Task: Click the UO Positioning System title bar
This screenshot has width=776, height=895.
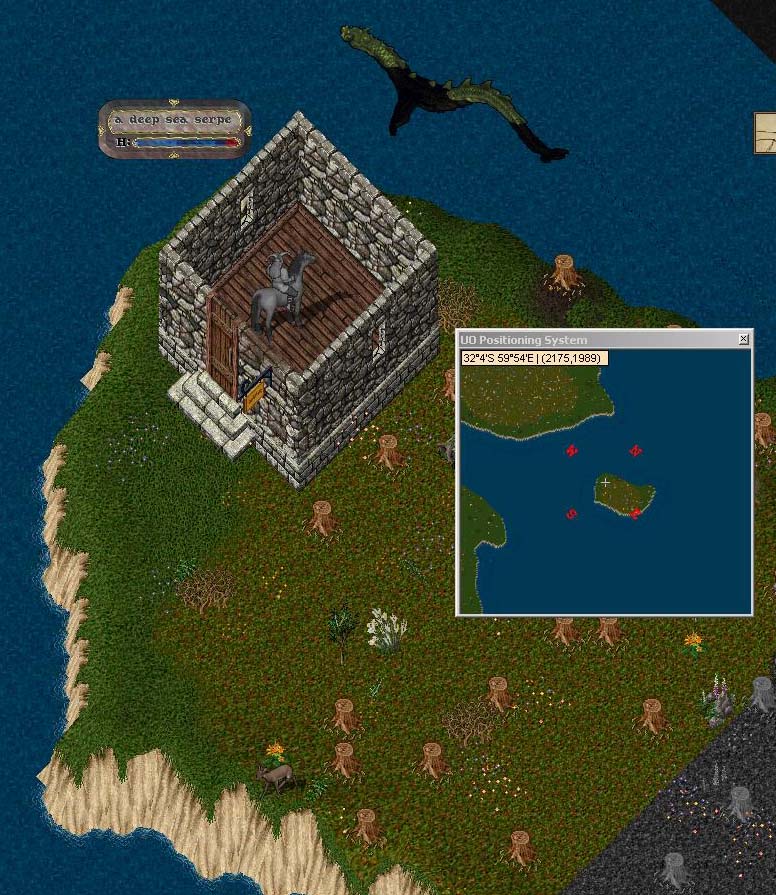Action: [x=590, y=340]
